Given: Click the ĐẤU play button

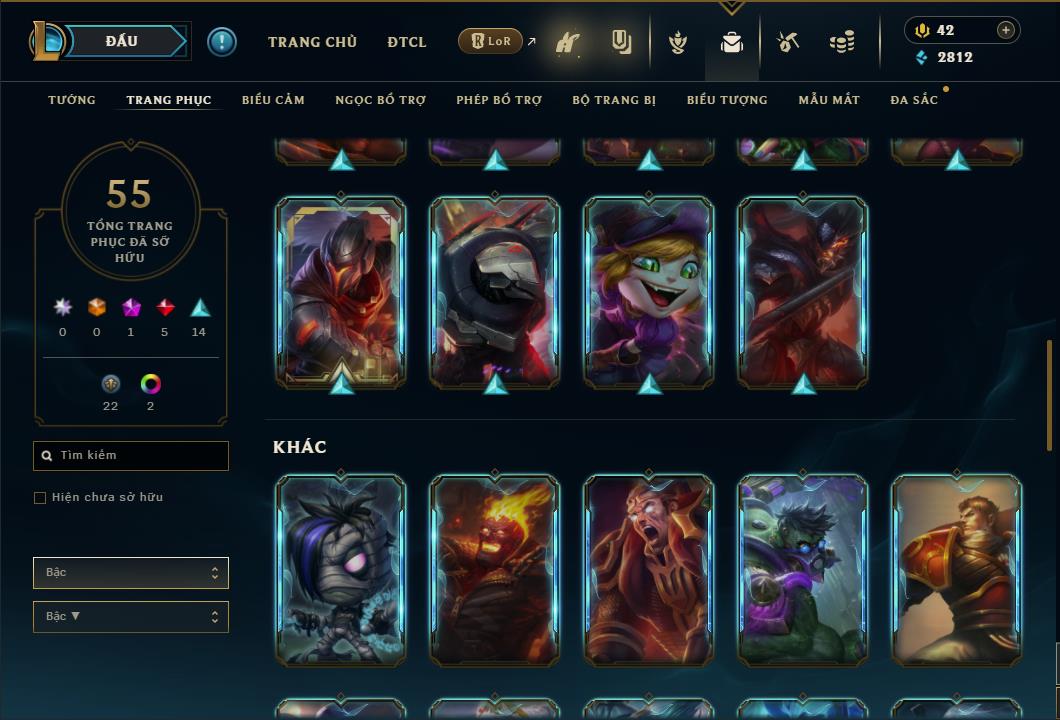Looking at the screenshot, I should [122, 41].
